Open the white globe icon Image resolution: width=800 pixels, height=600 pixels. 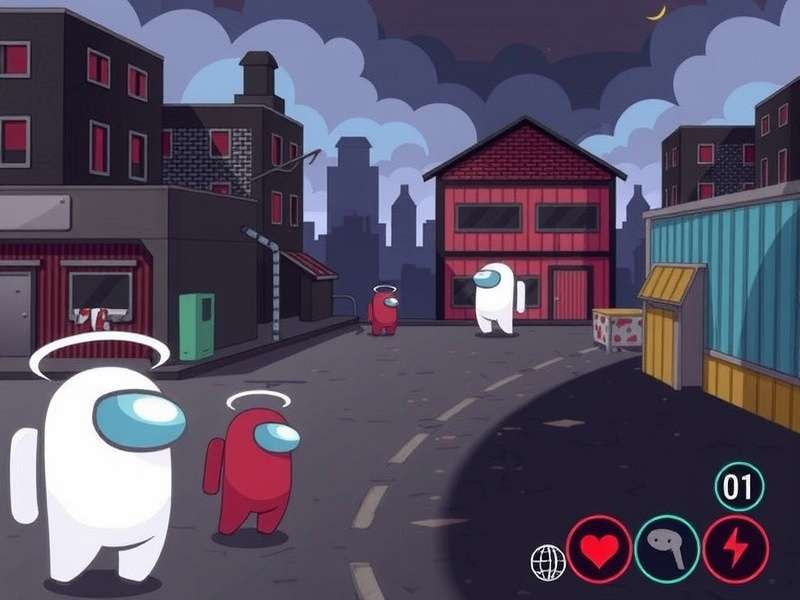(548, 563)
